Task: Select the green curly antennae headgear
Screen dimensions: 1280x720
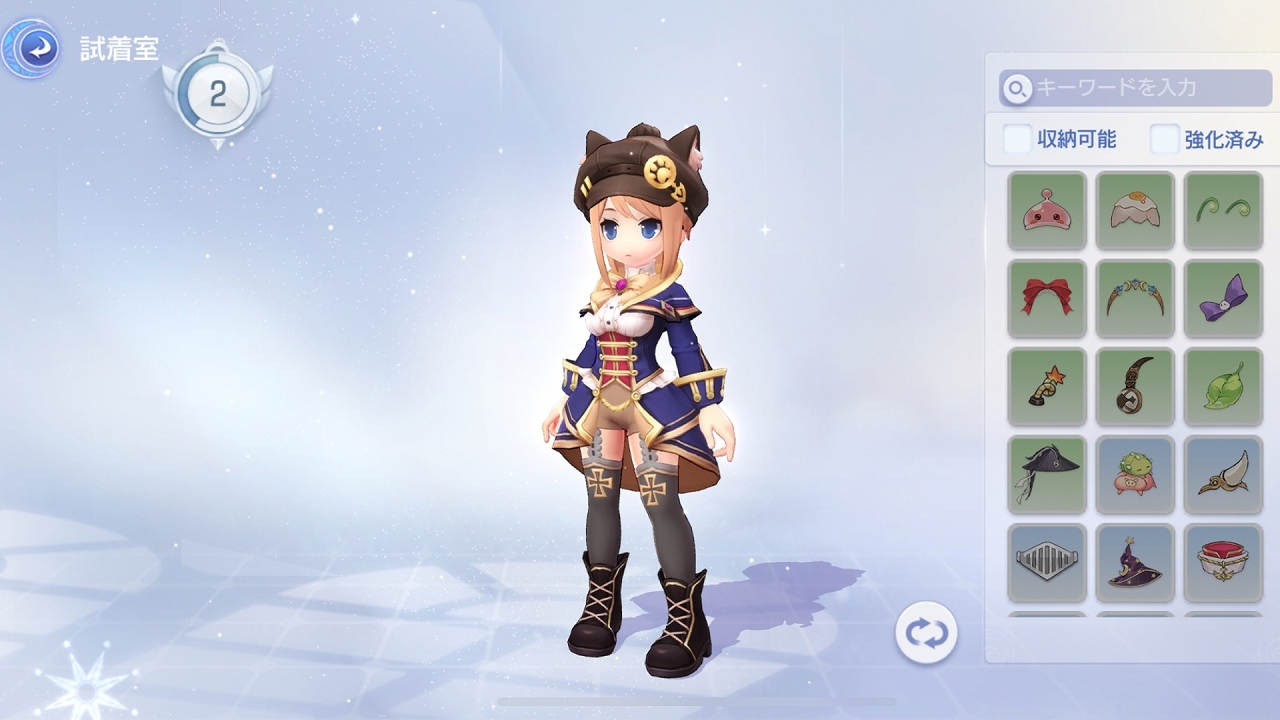Action: tap(1223, 210)
